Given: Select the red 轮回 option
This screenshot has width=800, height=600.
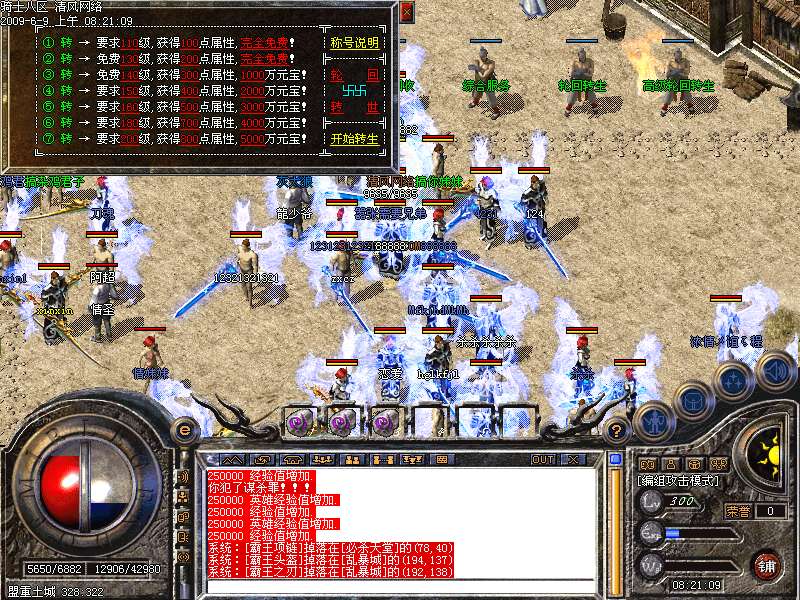Looking at the screenshot, I should click(x=355, y=75).
